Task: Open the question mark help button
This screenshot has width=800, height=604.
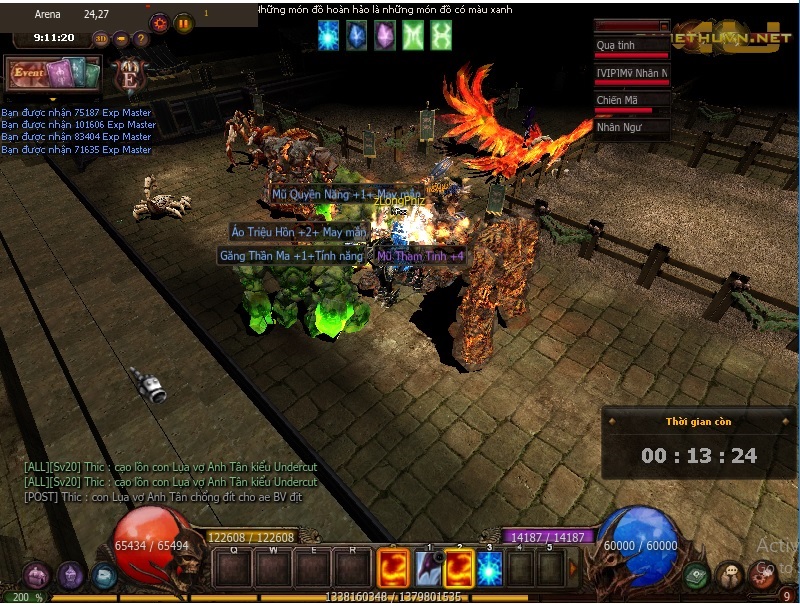Action: pyautogui.click(x=141, y=39)
